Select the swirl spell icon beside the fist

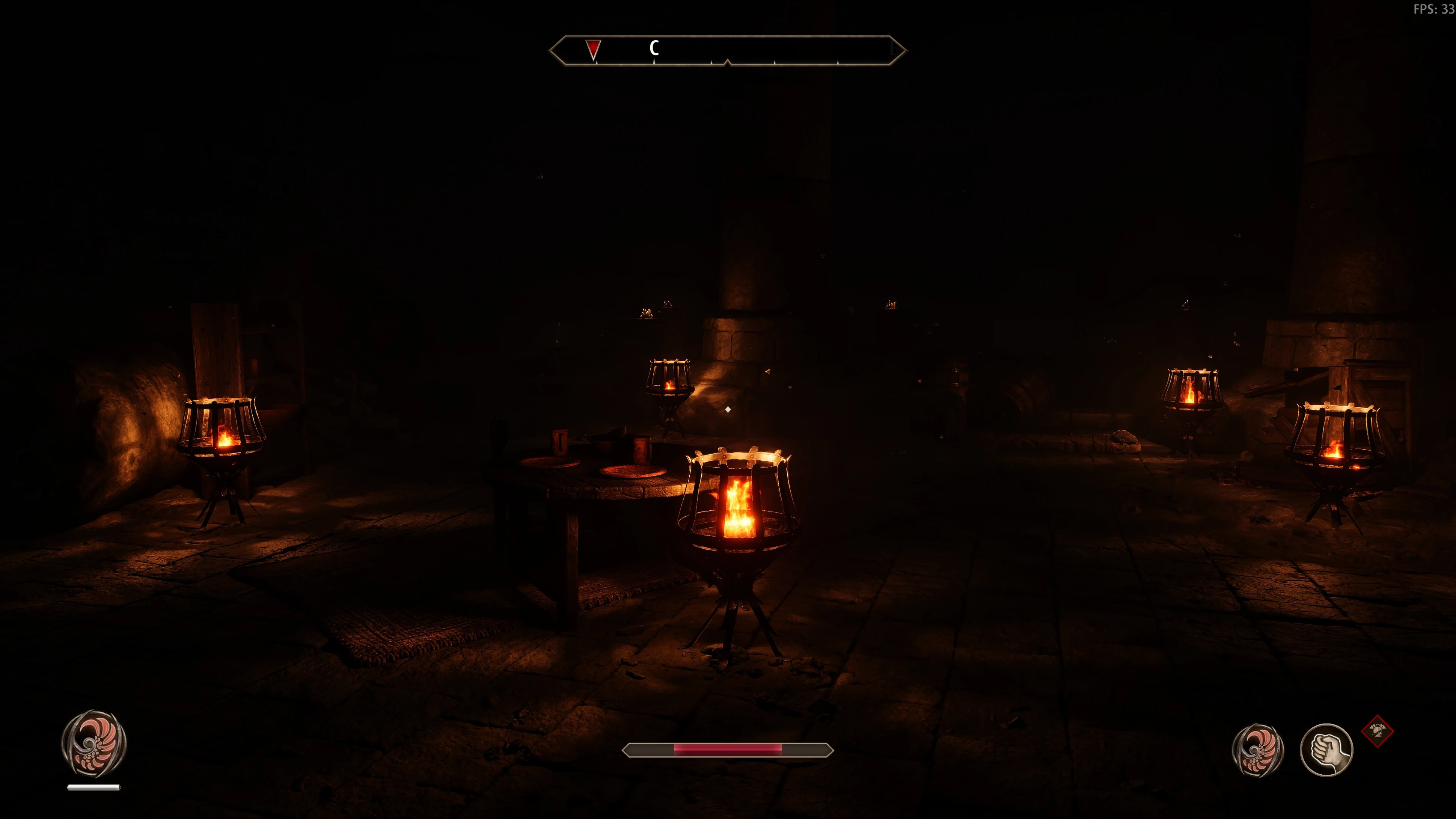pyautogui.click(x=1258, y=750)
